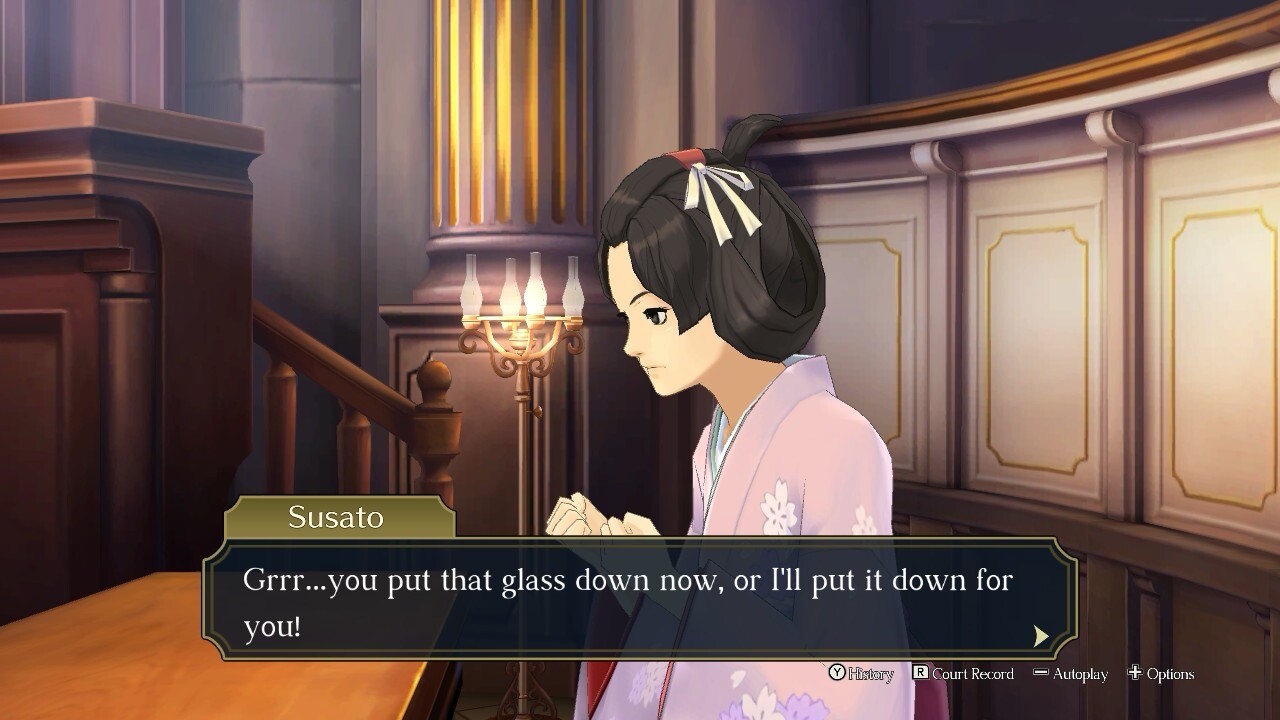1280x720 pixels.
Task: Open the Options menu
Action: coord(1161,674)
